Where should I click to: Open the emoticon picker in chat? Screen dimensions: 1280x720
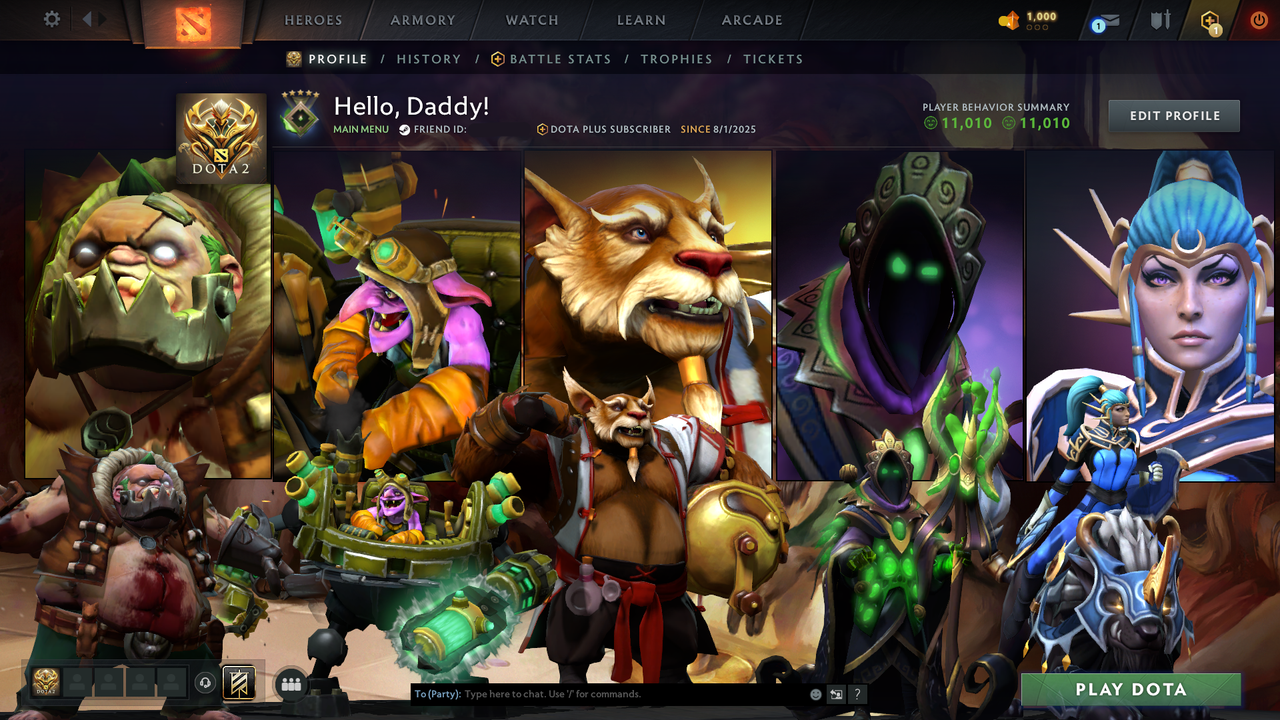[816, 694]
